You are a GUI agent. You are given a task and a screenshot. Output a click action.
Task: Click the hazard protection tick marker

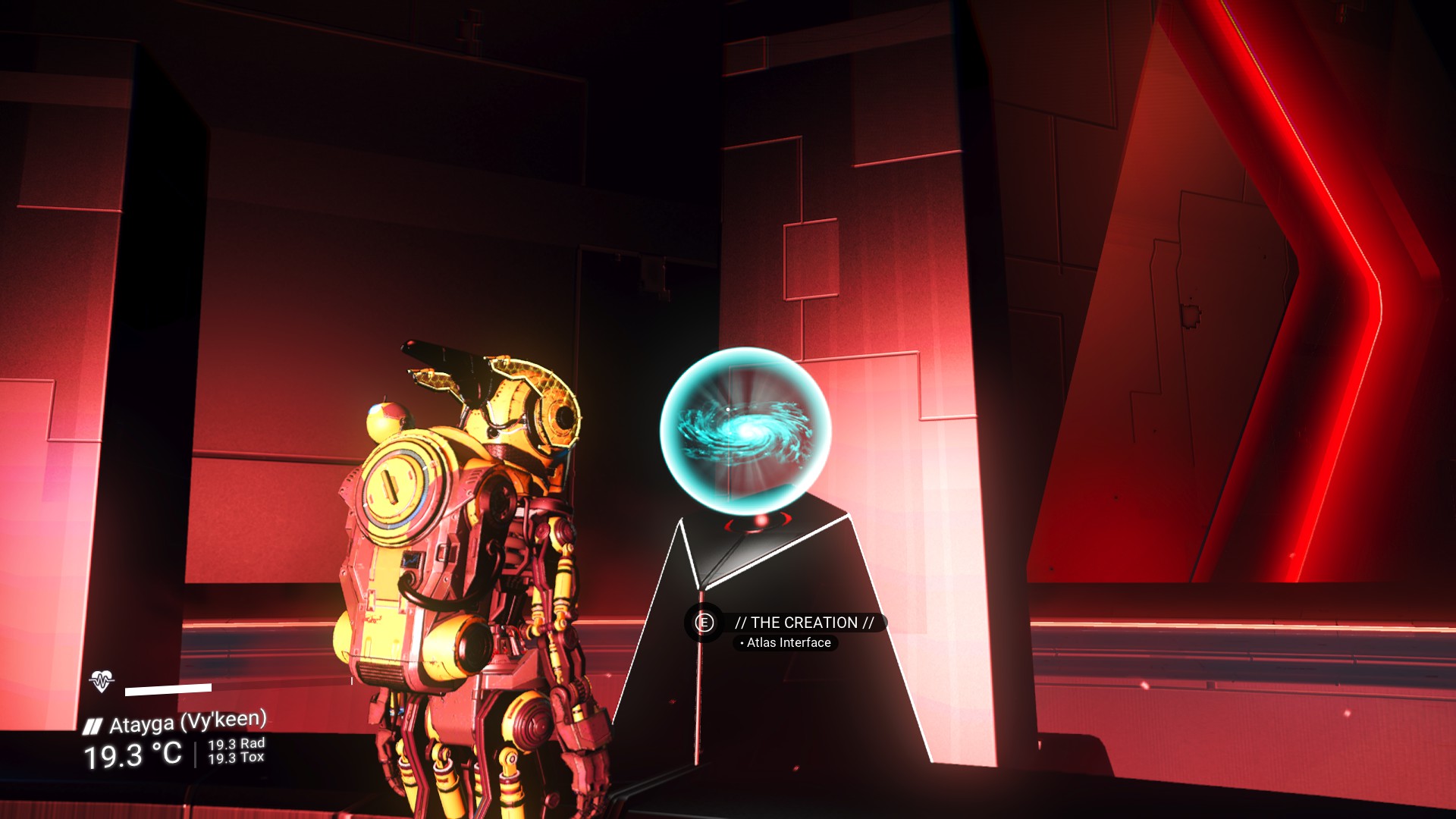351,681
